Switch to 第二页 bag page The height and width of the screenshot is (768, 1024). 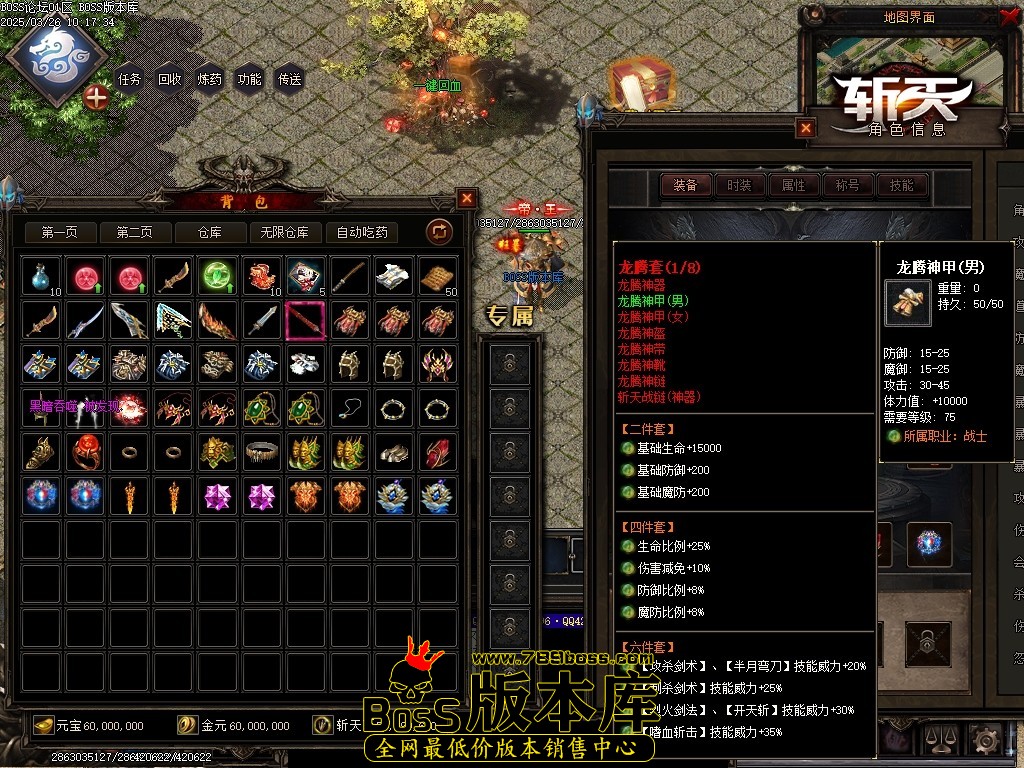click(134, 233)
